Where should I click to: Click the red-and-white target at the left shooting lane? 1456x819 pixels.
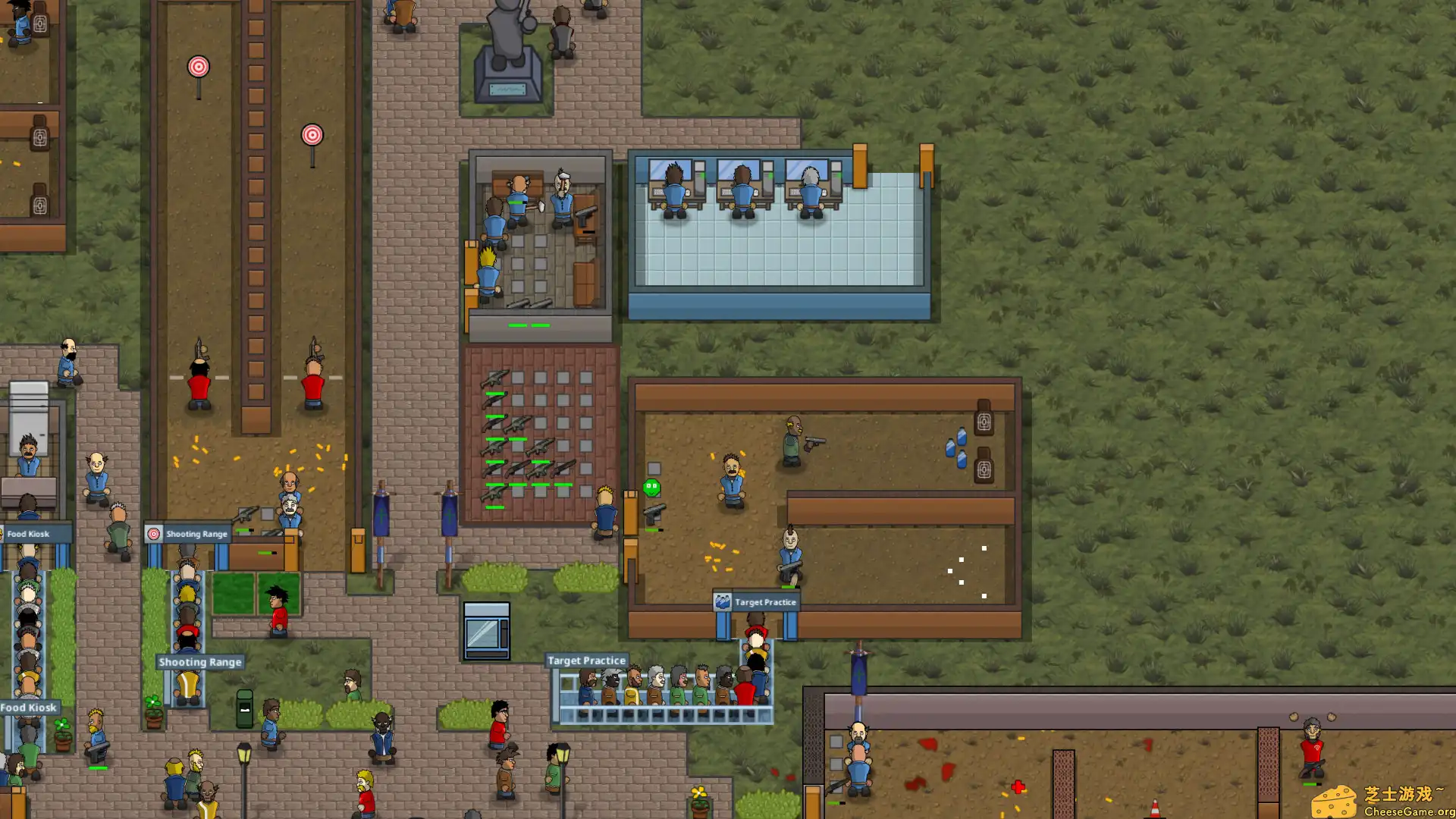click(199, 67)
